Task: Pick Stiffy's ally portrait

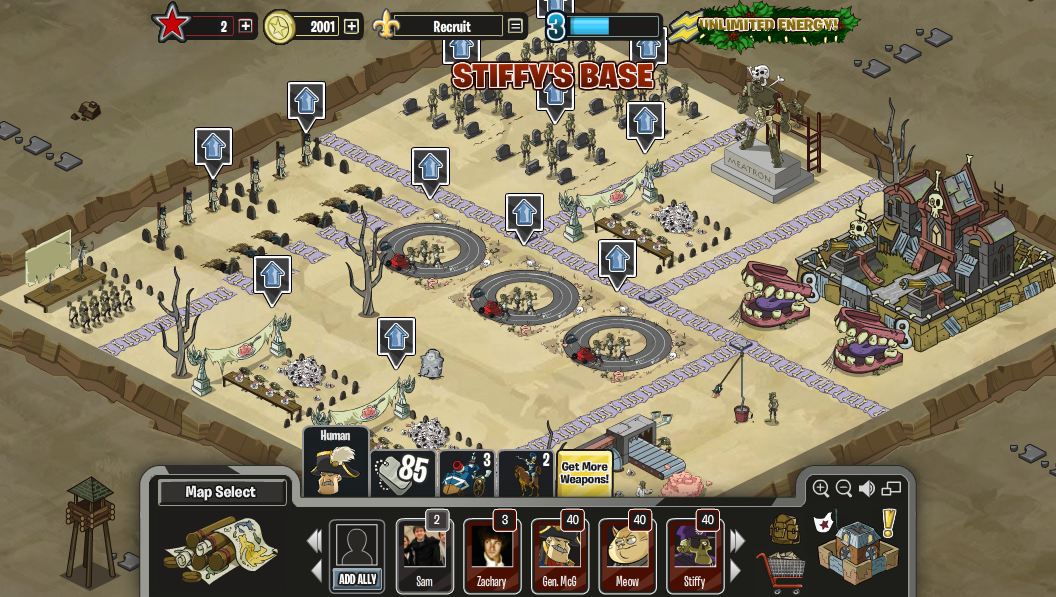Action: point(694,555)
